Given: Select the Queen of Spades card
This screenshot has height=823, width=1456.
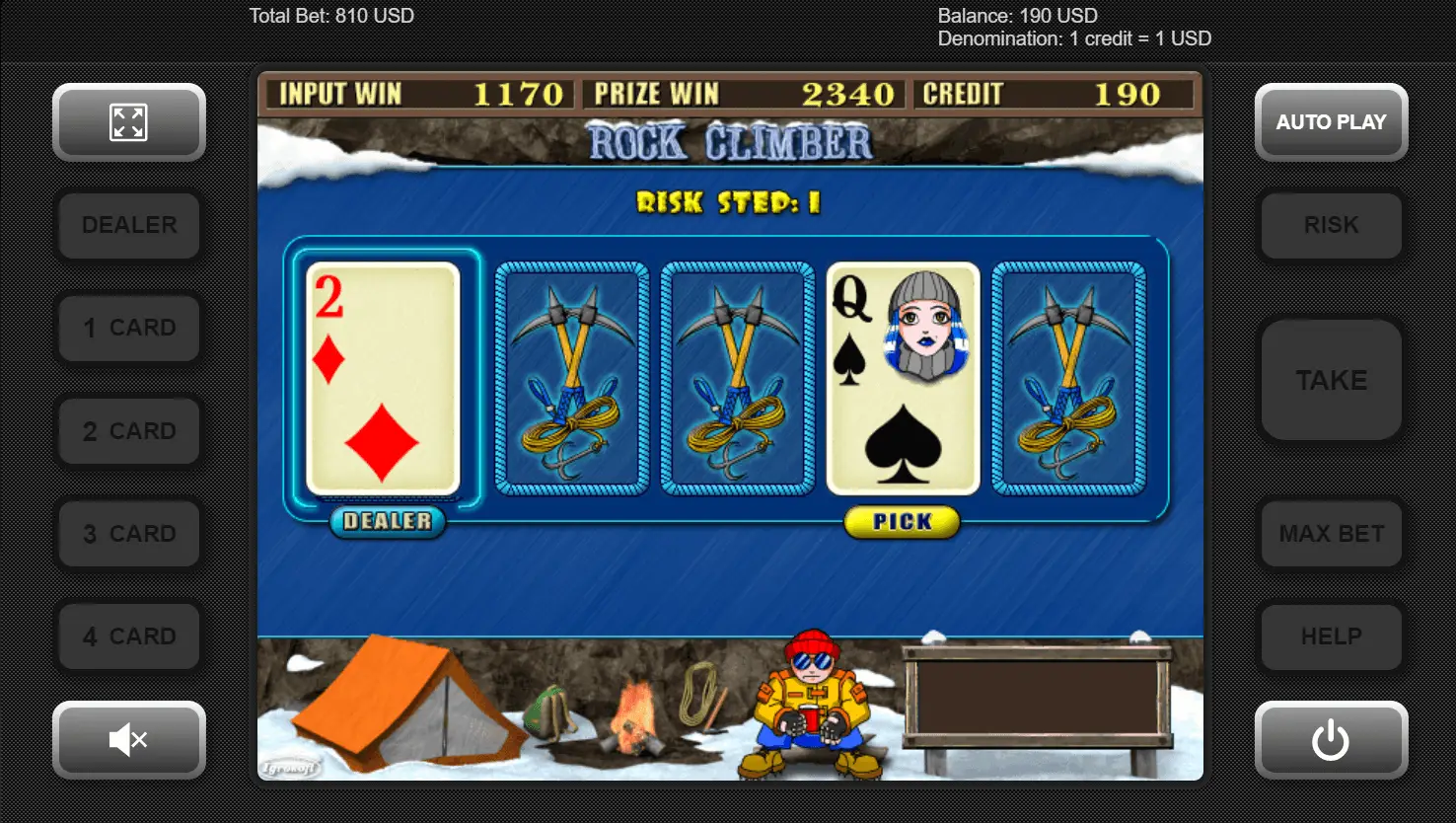Looking at the screenshot, I should tap(903, 378).
